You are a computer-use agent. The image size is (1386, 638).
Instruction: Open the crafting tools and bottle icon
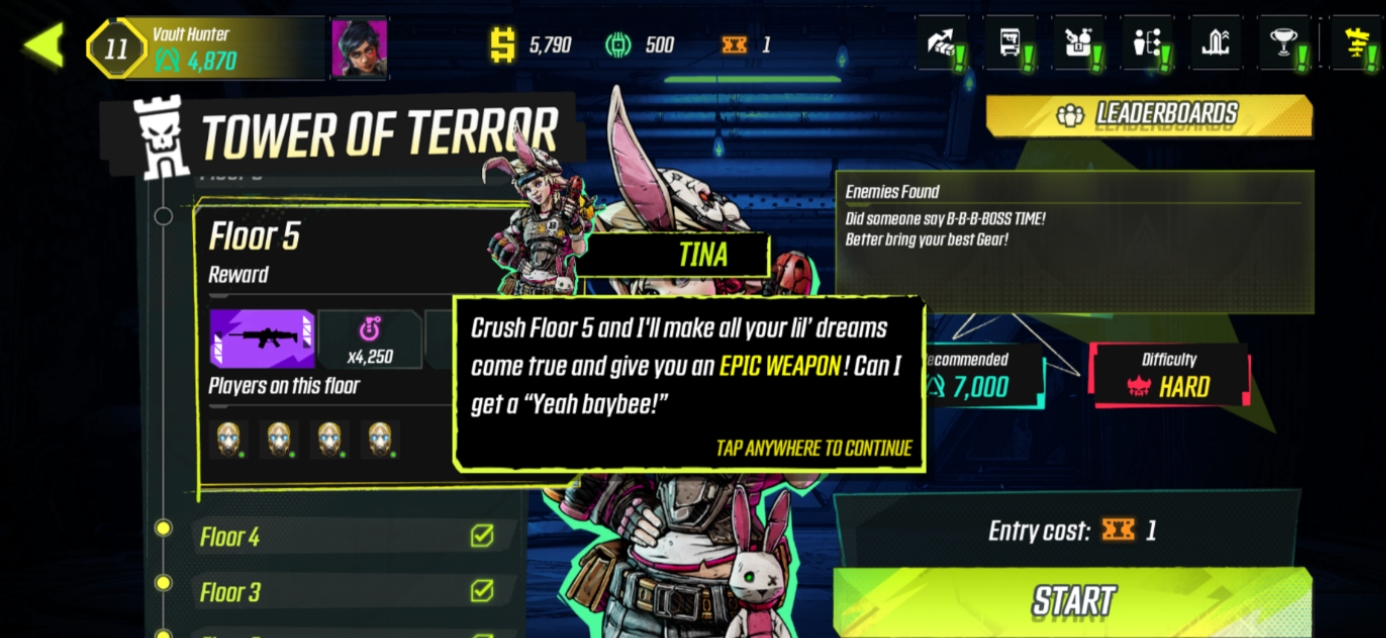tap(1078, 44)
